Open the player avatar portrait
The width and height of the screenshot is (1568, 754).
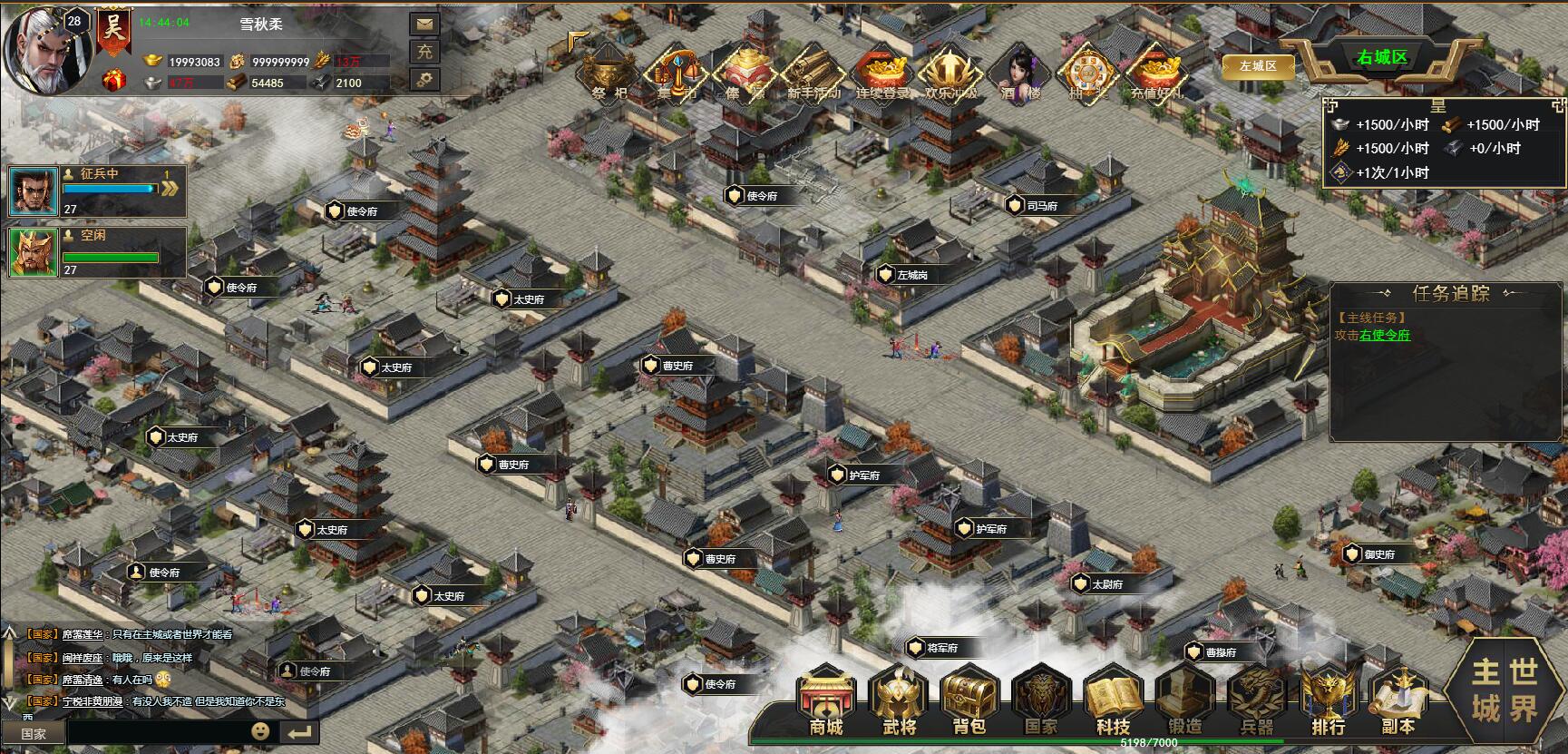(x=45, y=47)
